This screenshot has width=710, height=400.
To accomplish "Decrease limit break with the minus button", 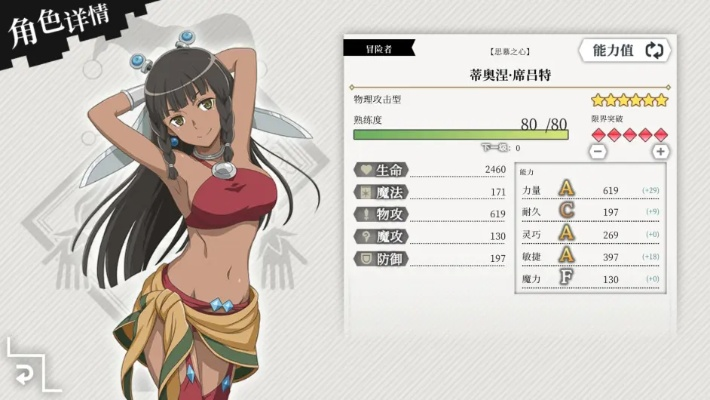I will click(x=598, y=152).
